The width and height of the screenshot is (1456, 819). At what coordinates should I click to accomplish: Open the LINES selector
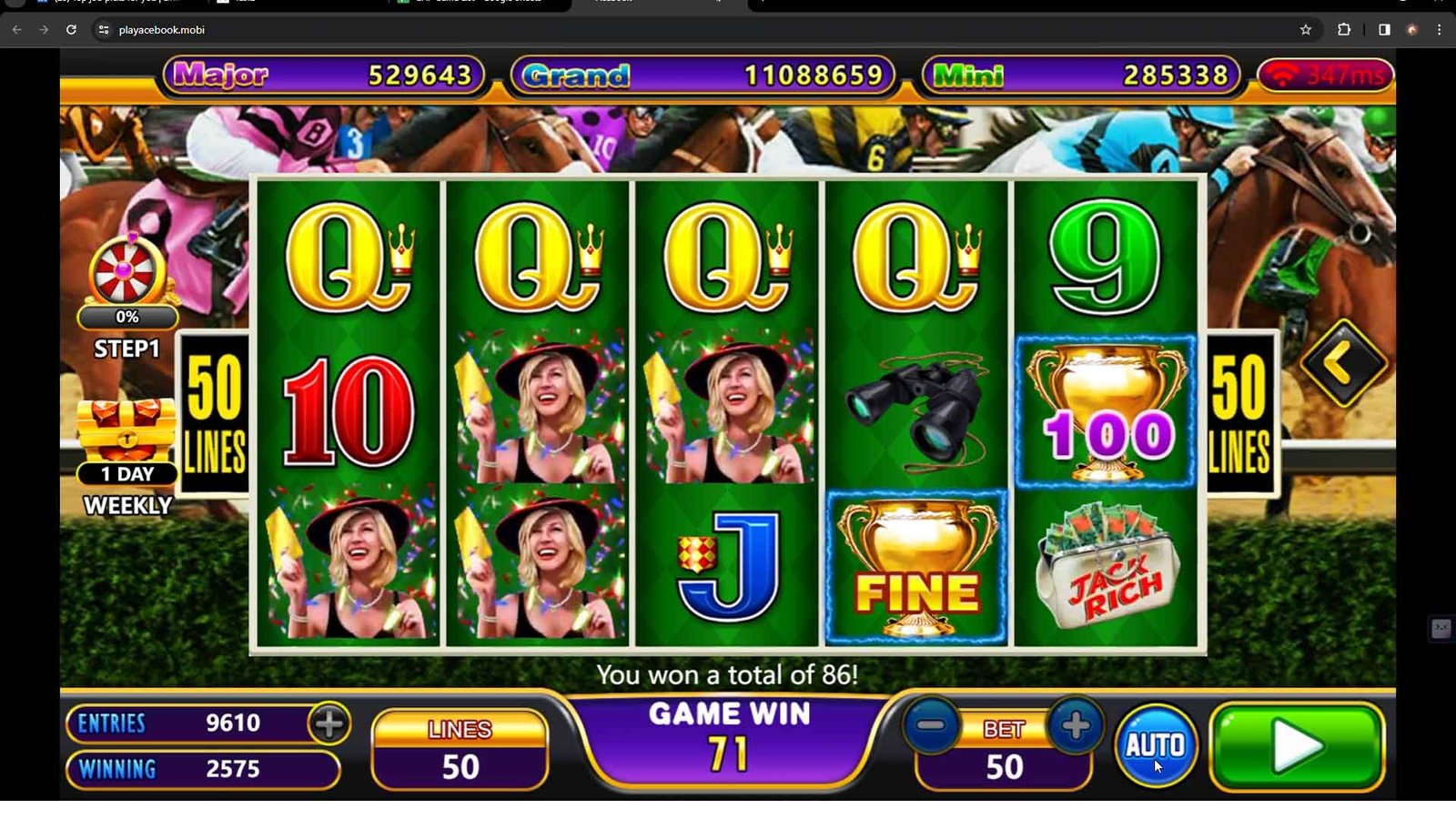pos(460,750)
